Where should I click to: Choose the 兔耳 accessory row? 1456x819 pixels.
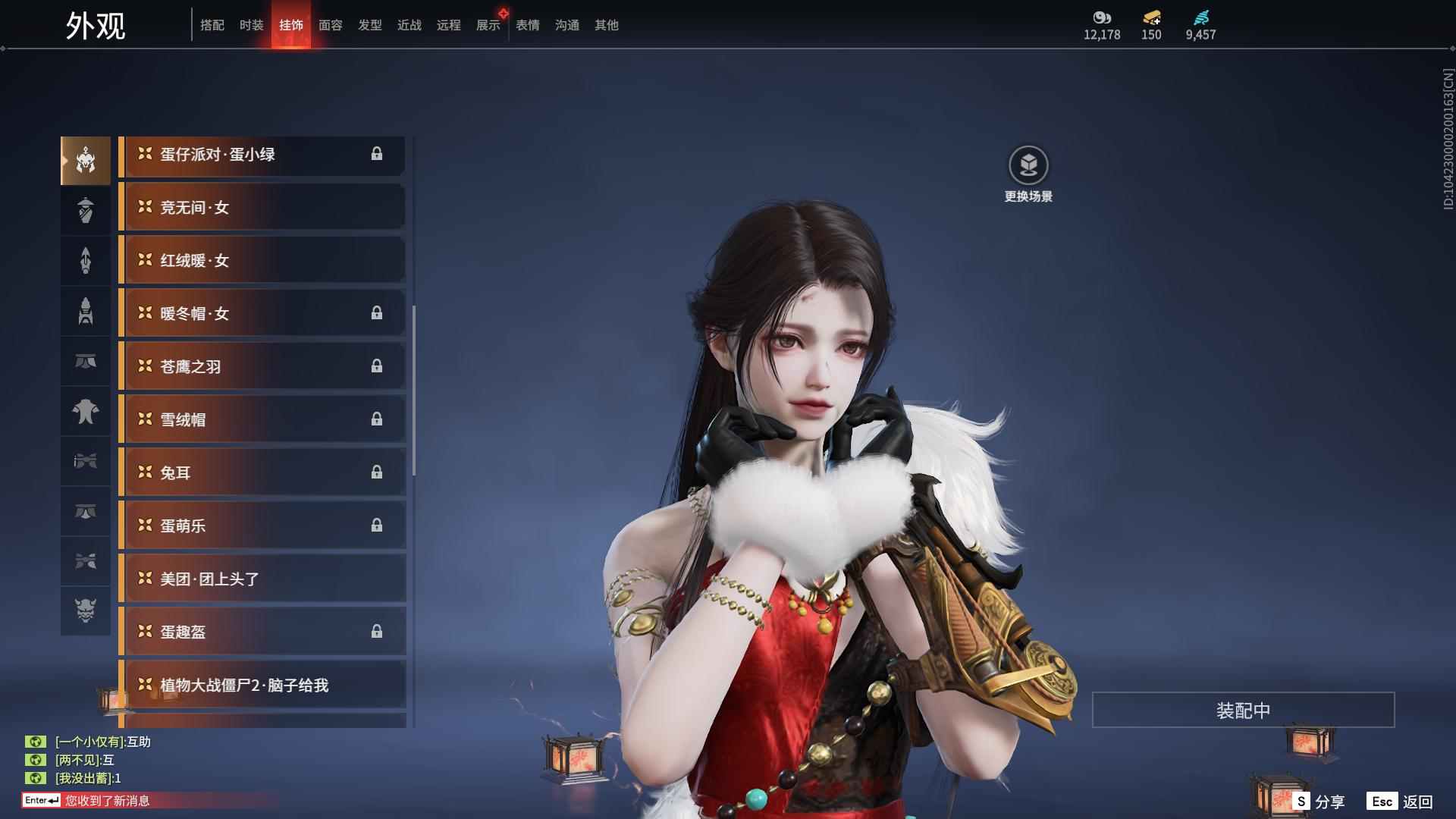tap(262, 472)
